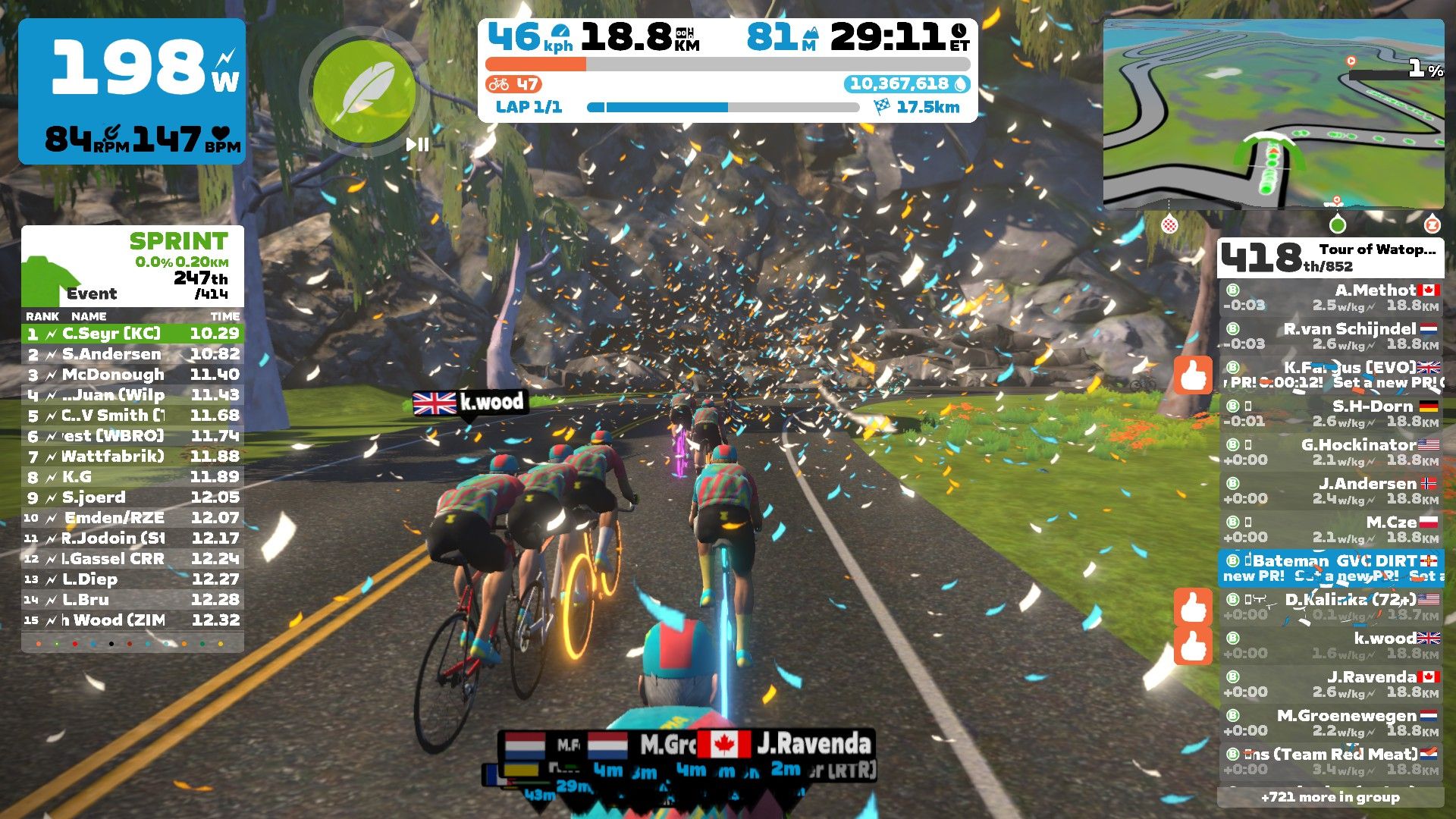Switch to the Event tab on the sprint panel
This screenshot has height=819, width=1456.
90,293
